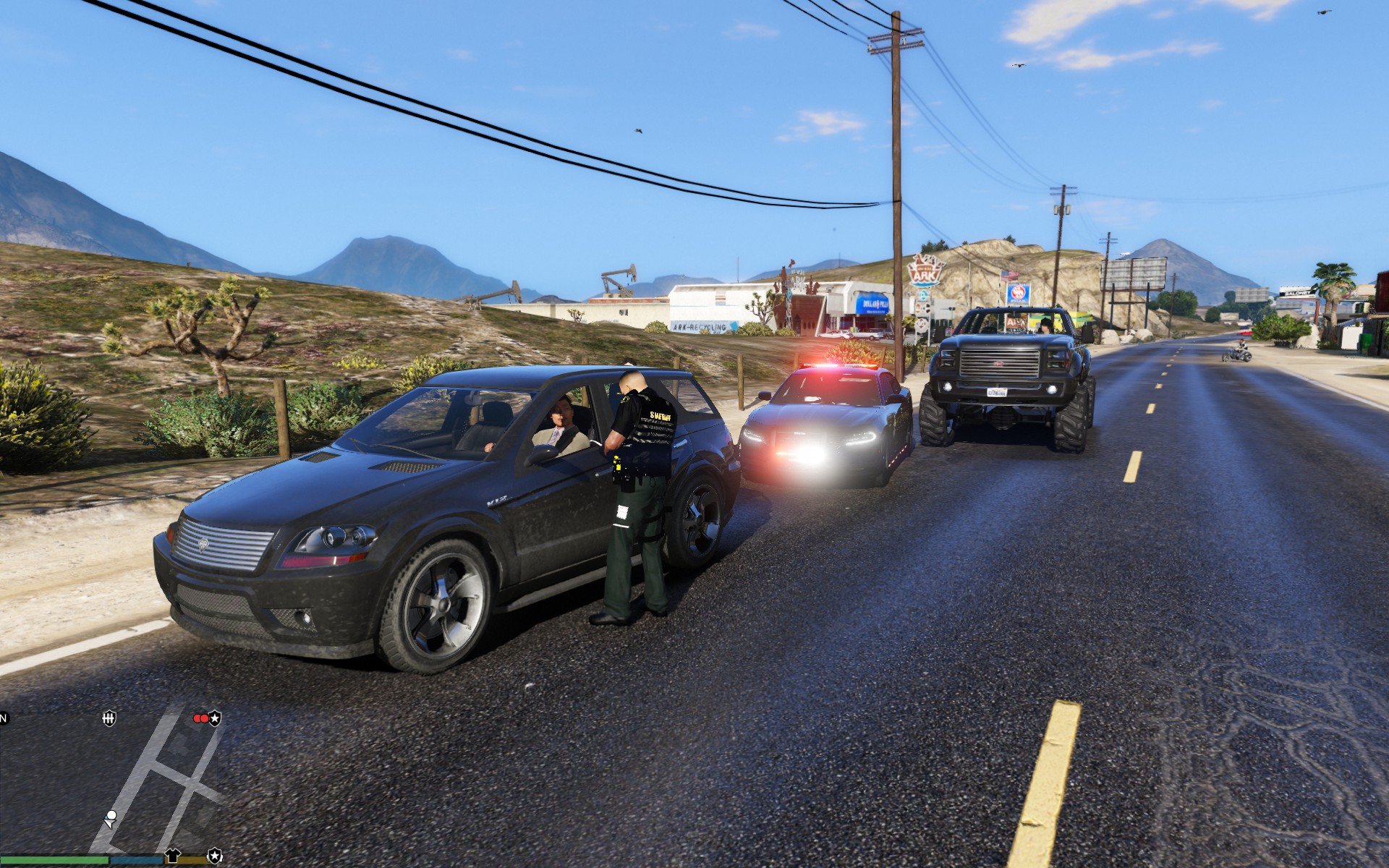Screen dimensions: 1389x868
Task: Click the black t-shirt clothing store blip
Action: [x=172, y=856]
